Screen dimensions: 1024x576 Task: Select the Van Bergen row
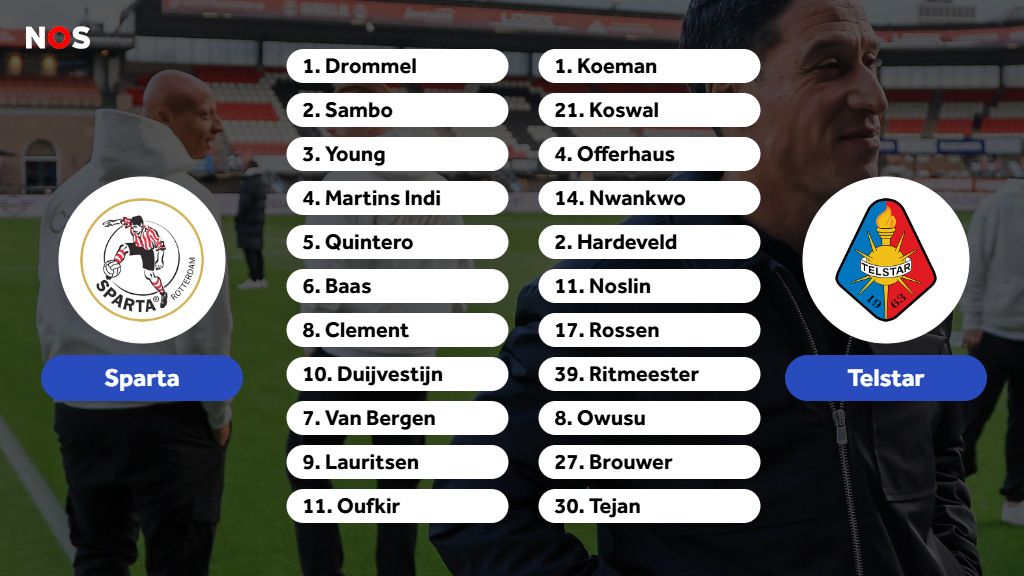pyautogui.click(x=397, y=418)
